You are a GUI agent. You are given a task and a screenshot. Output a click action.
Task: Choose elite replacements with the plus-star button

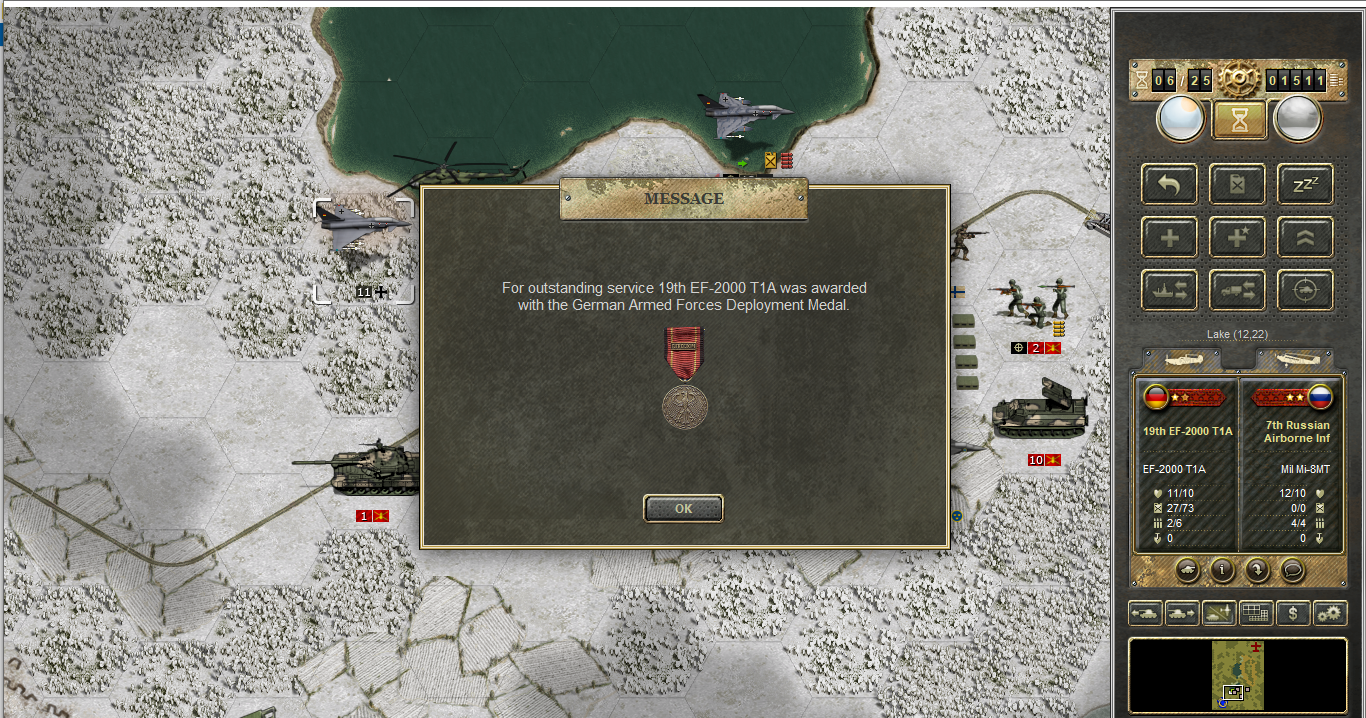point(1237,237)
